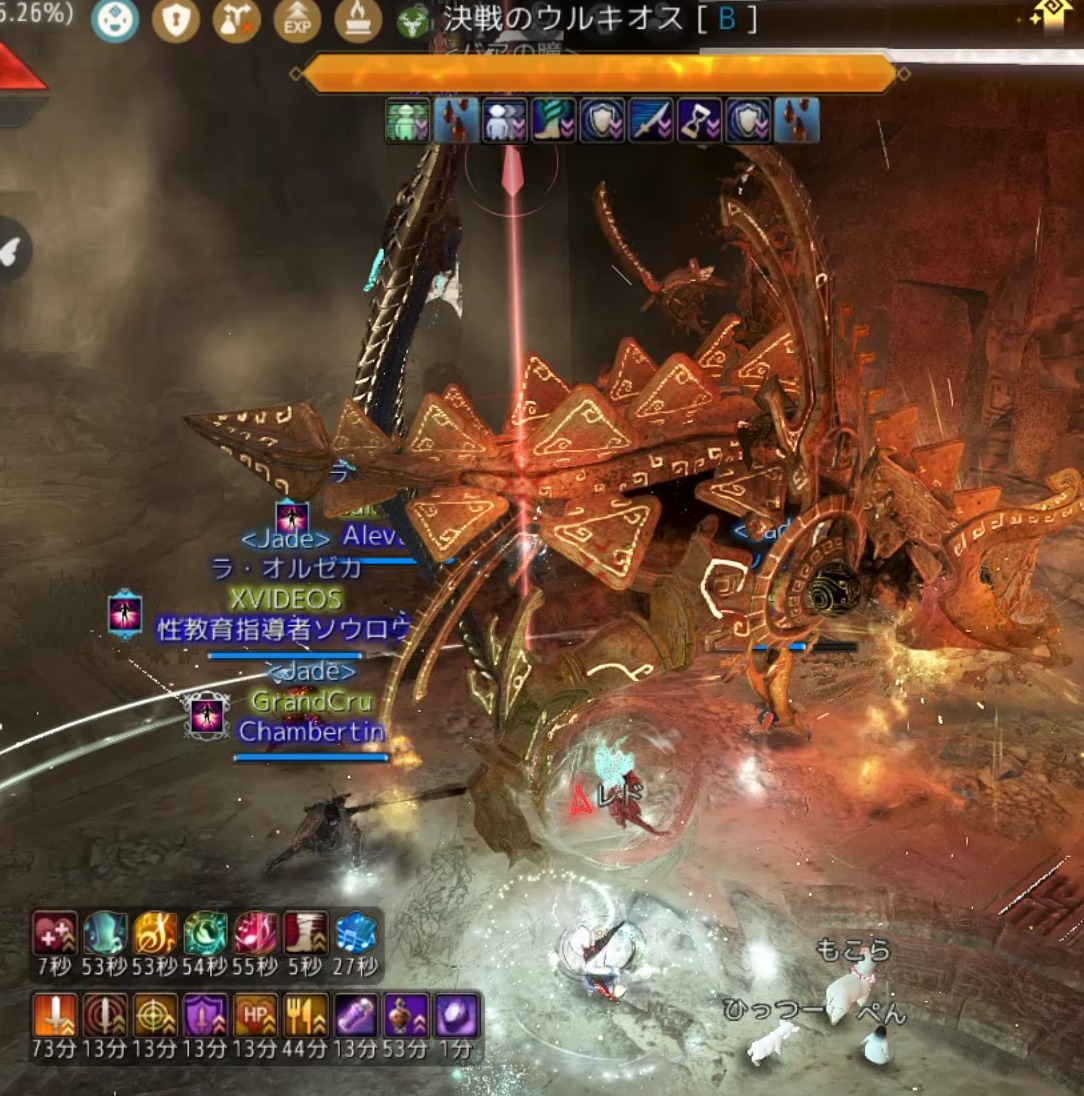
Task: Select the shield with keyhole icon
Action: click(176, 20)
